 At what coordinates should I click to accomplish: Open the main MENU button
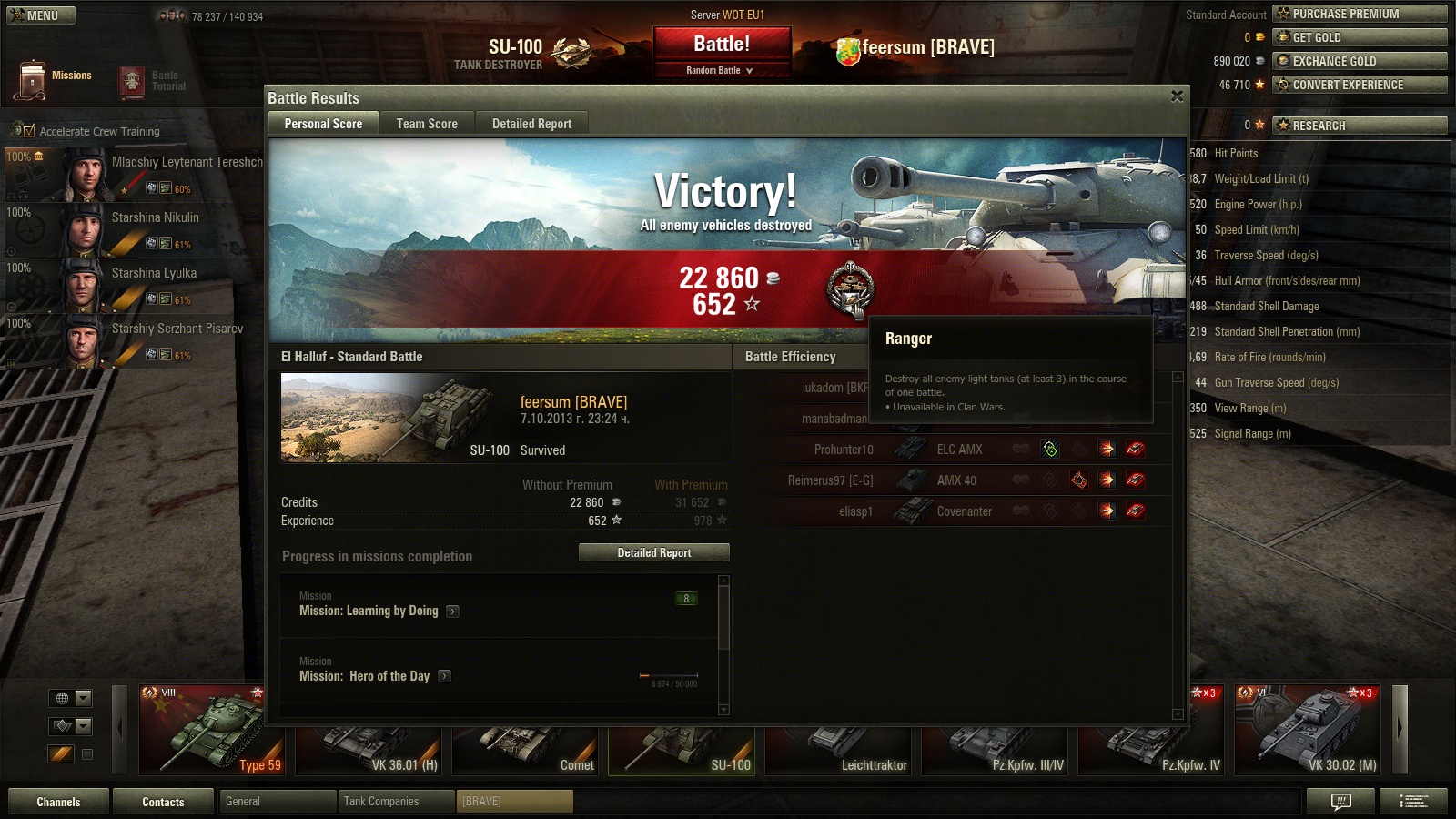coord(41,15)
